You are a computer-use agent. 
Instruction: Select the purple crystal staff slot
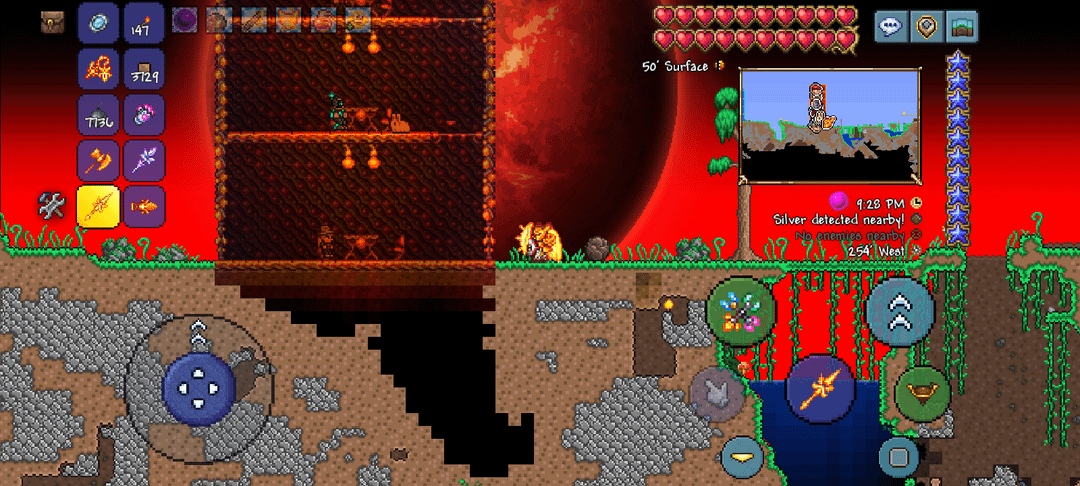pos(143,160)
